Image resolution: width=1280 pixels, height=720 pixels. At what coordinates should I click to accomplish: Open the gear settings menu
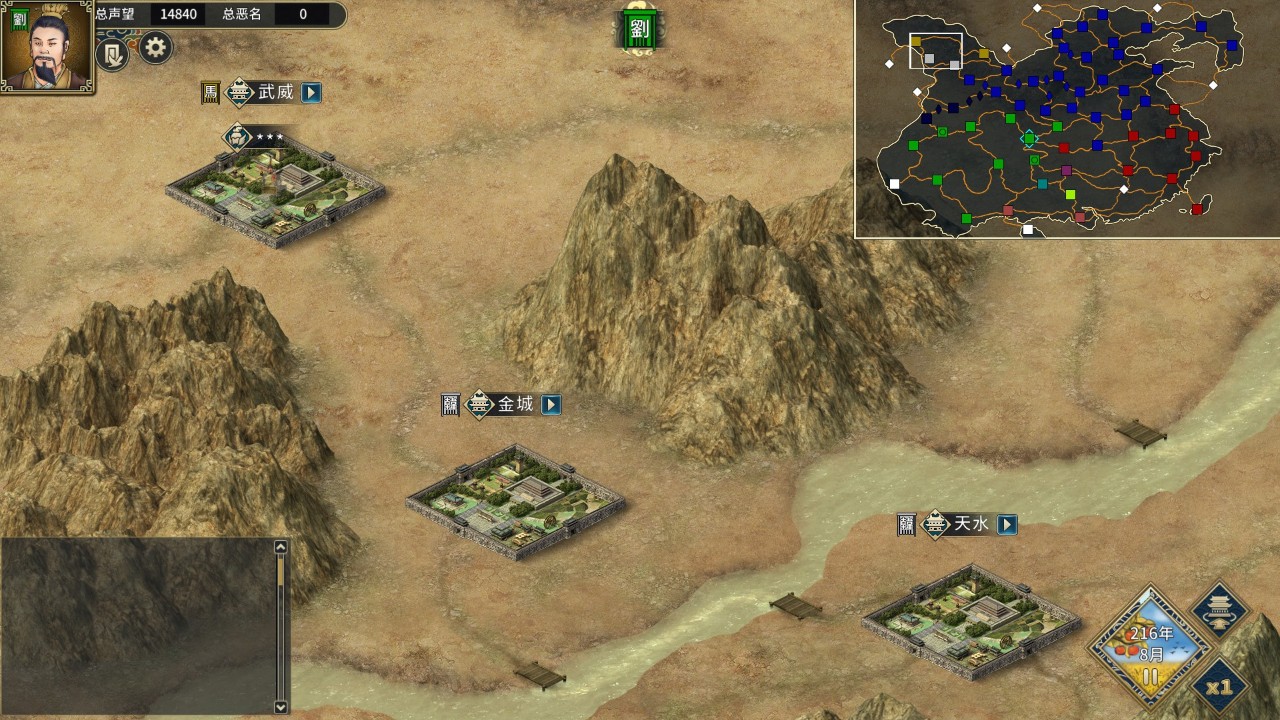click(155, 47)
